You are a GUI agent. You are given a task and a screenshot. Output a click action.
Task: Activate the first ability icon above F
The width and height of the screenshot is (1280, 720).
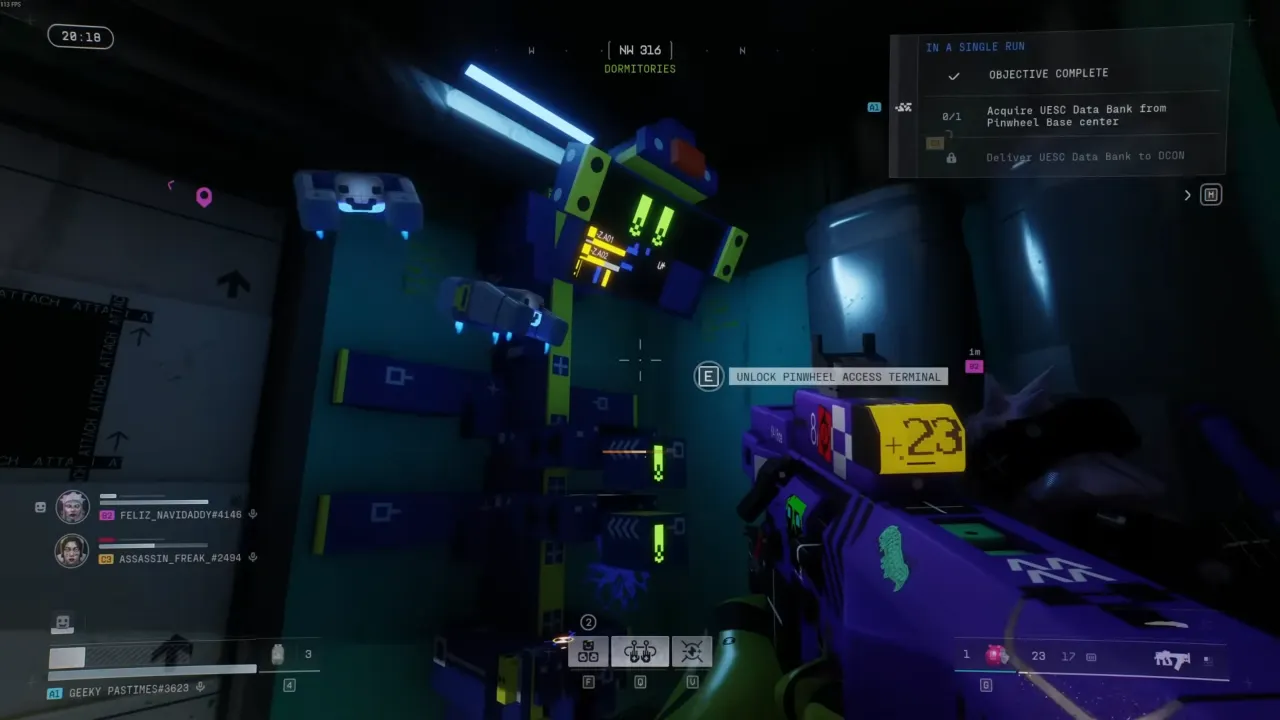click(x=589, y=652)
